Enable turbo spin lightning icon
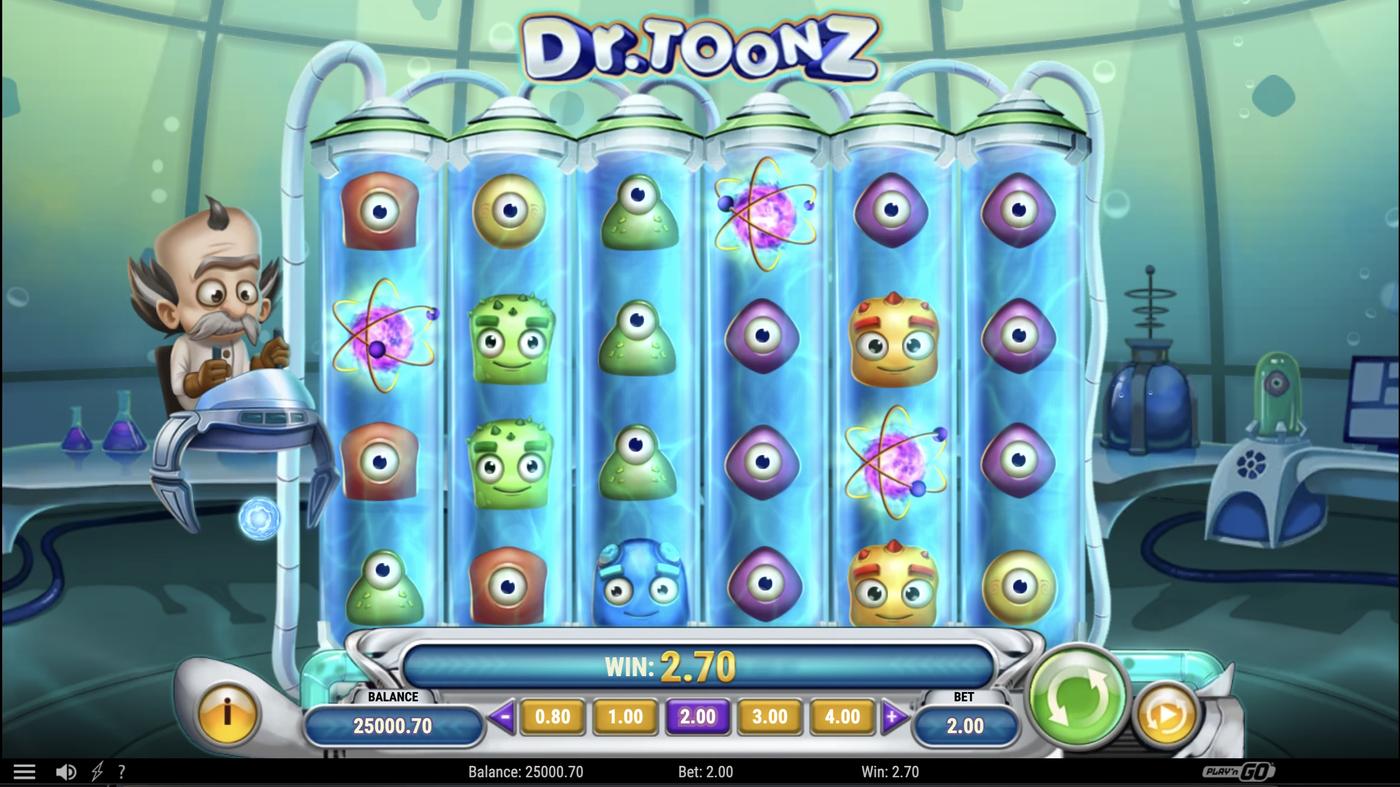Image resolution: width=1400 pixels, height=787 pixels. tap(96, 770)
